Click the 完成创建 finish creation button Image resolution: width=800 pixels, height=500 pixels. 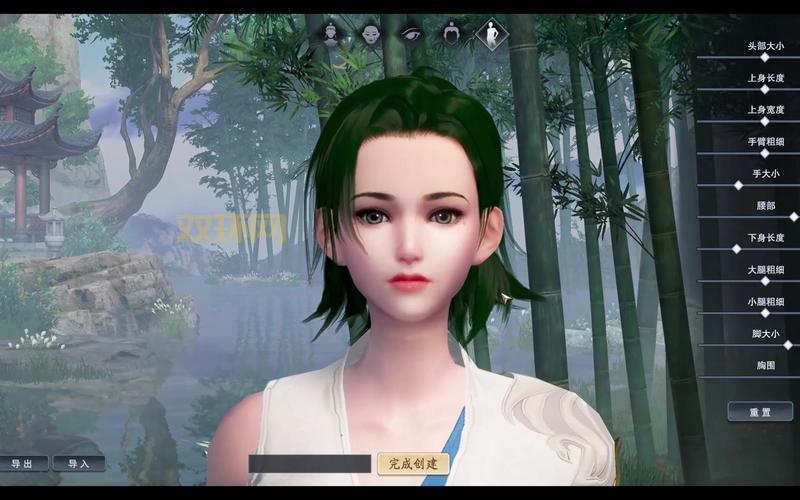tap(413, 464)
